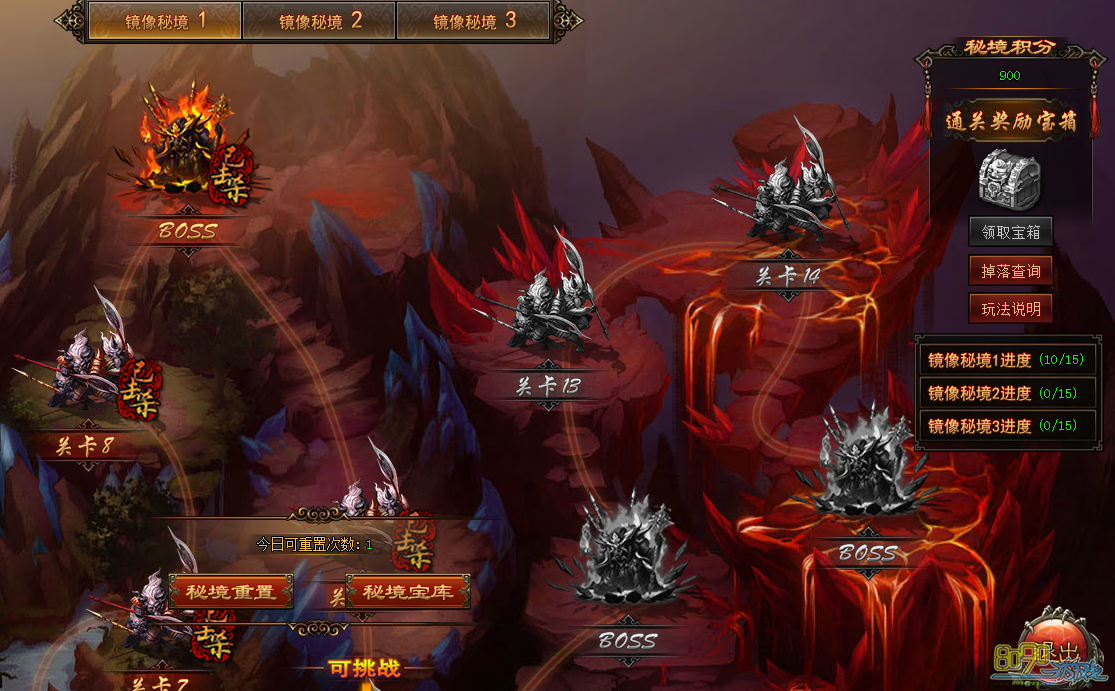Image resolution: width=1115 pixels, height=691 pixels.
Task: Click the 秘境重置 reset button
Action: pyautogui.click(x=231, y=591)
